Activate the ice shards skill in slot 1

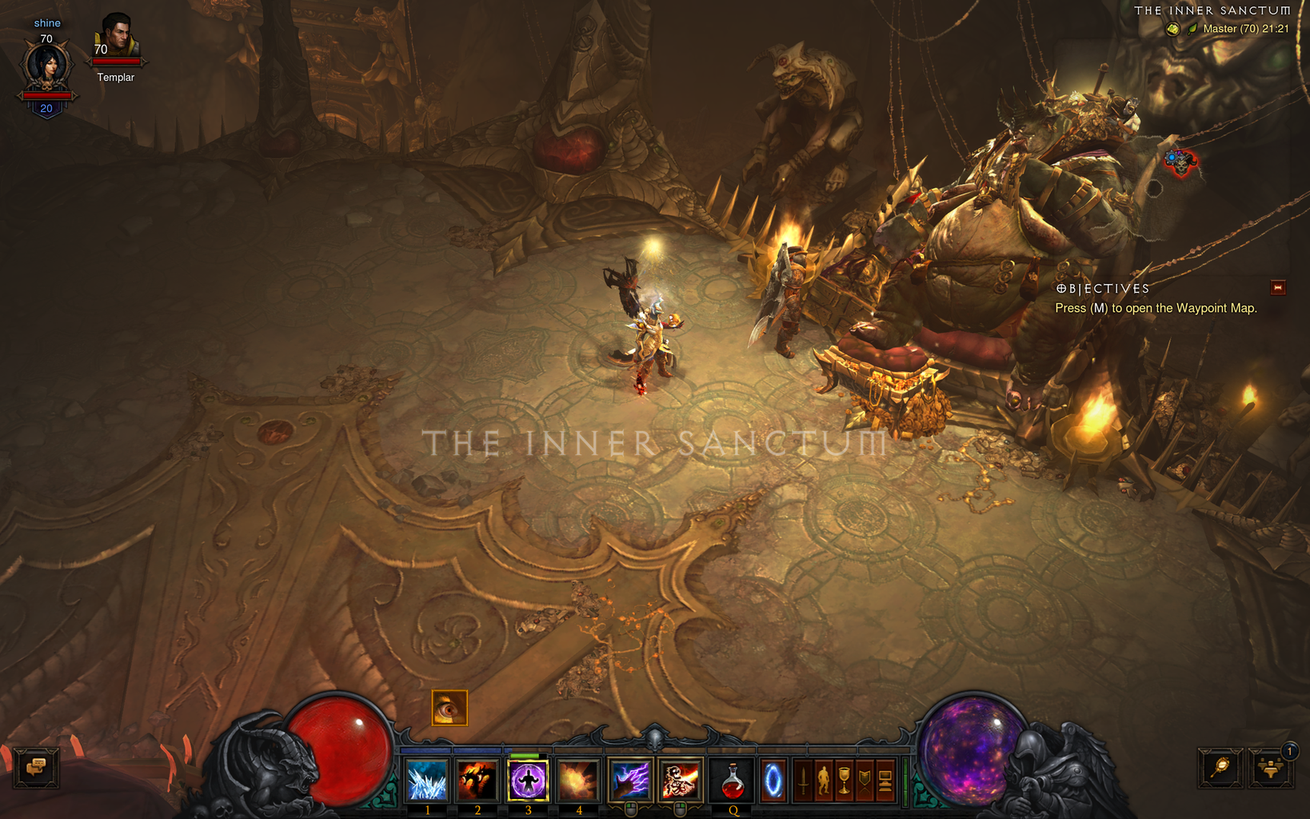pyautogui.click(x=427, y=780)
